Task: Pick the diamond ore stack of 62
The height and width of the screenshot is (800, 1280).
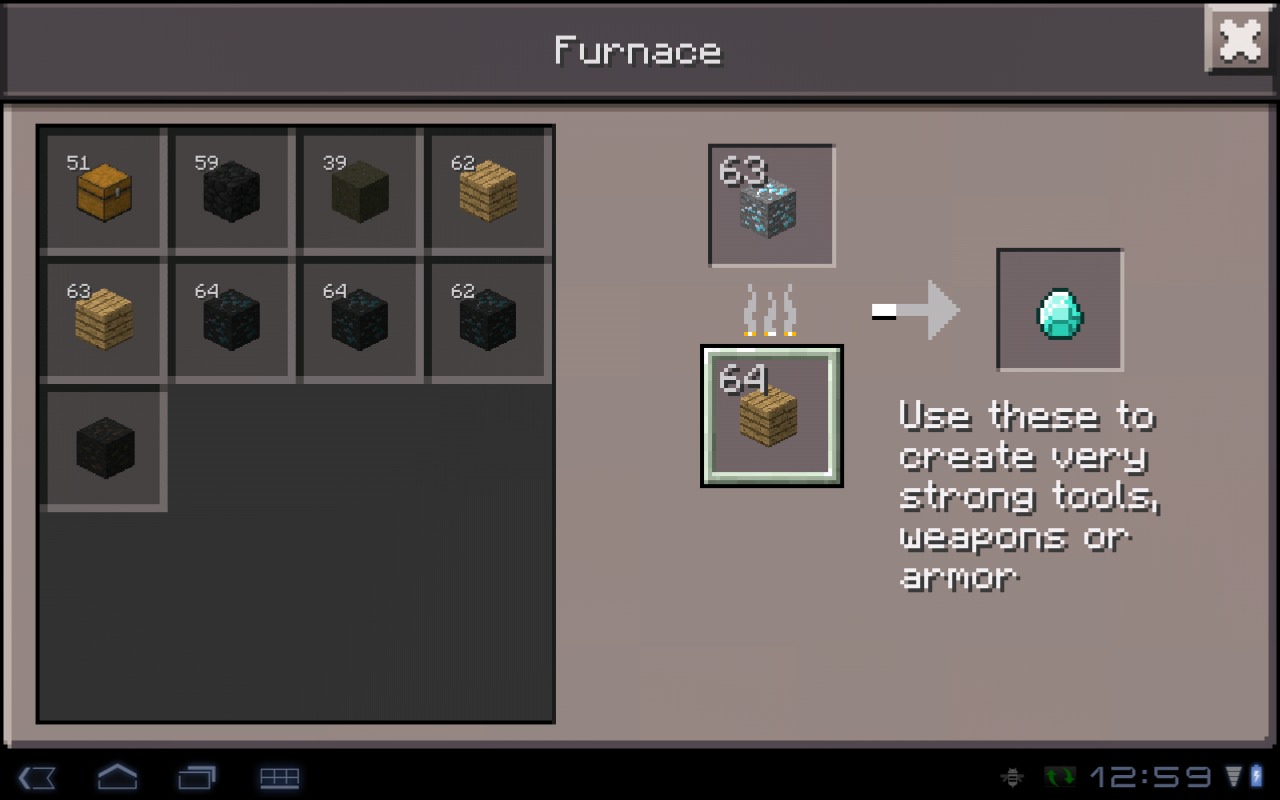Action: point(488,318)
